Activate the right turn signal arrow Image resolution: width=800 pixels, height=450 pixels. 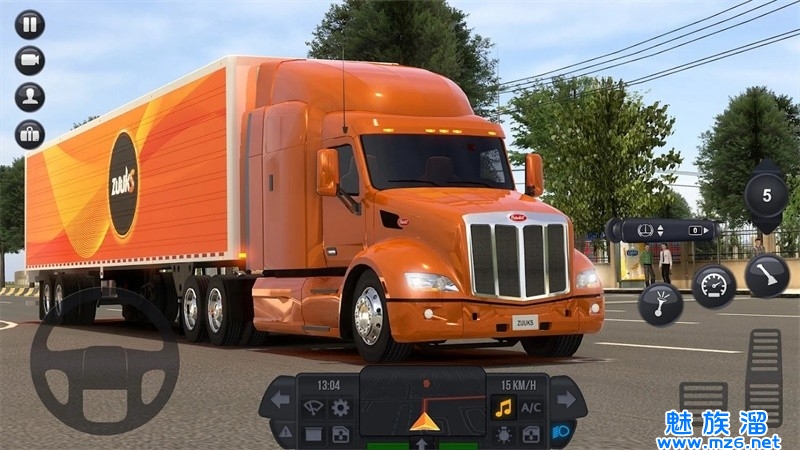coord(566,399)
